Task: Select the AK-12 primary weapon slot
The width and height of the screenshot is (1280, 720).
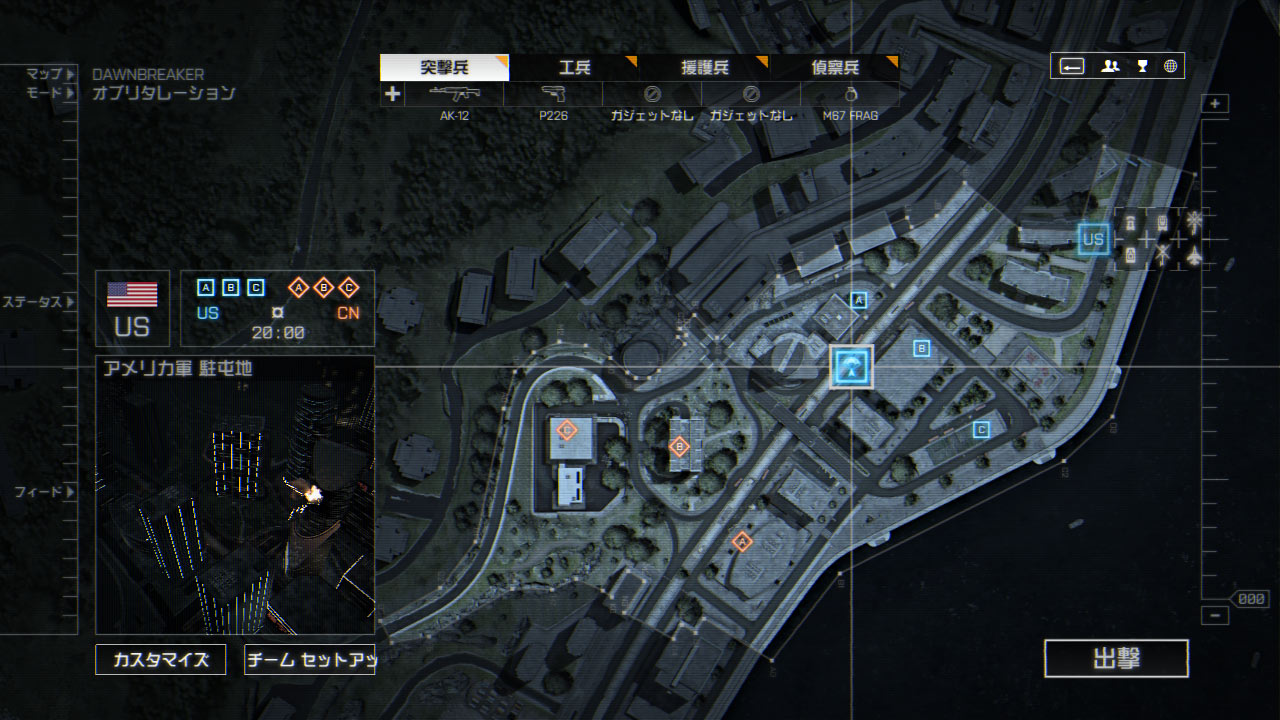Action: point(454,95)
